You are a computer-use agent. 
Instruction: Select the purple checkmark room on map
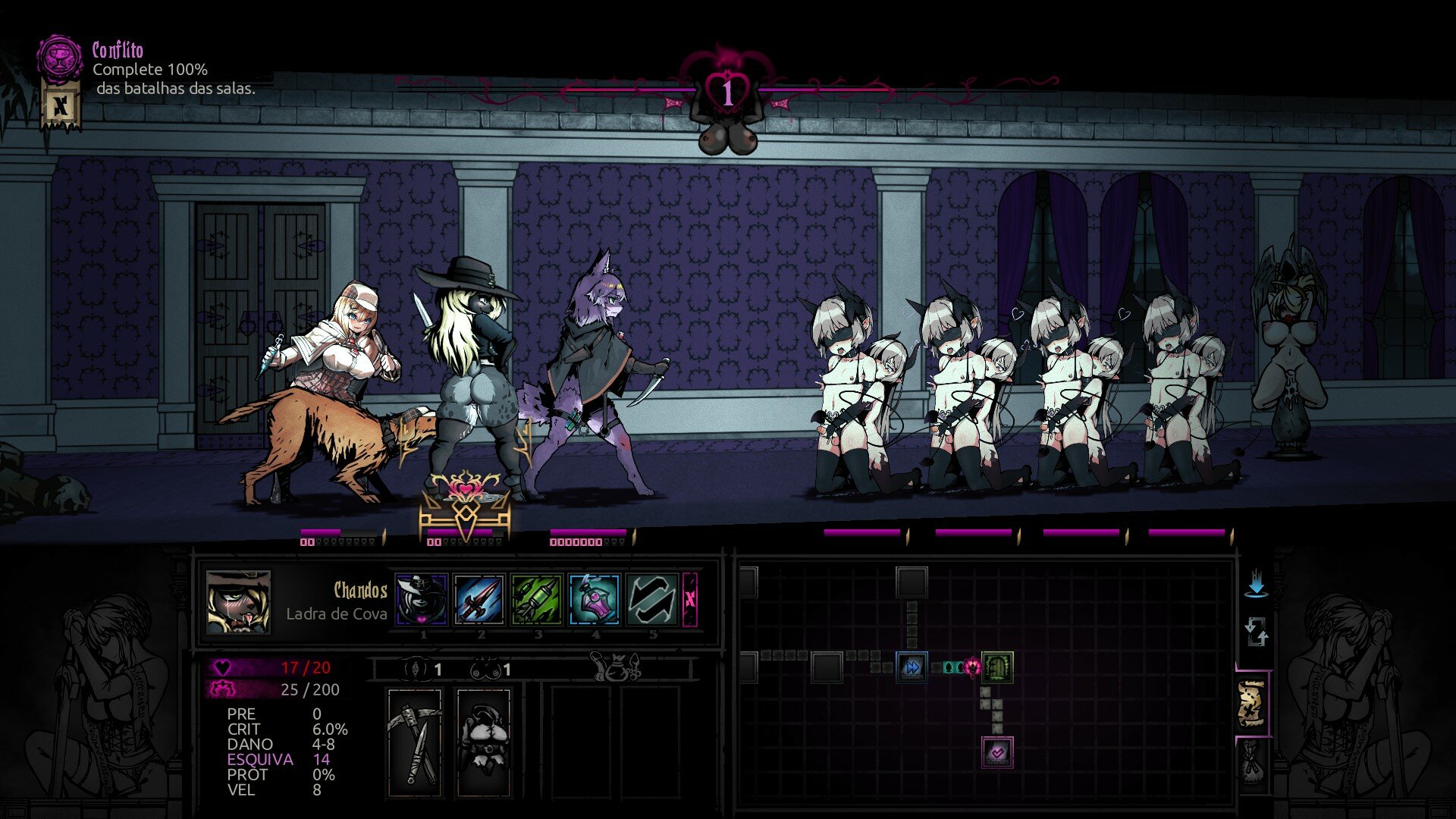point(997,752)
